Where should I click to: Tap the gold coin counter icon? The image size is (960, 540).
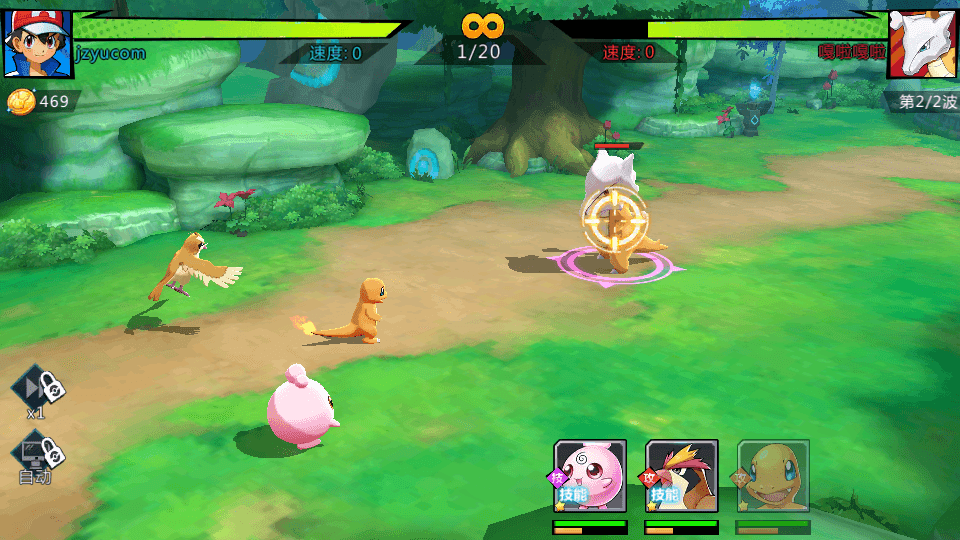(x=20, y=101)
